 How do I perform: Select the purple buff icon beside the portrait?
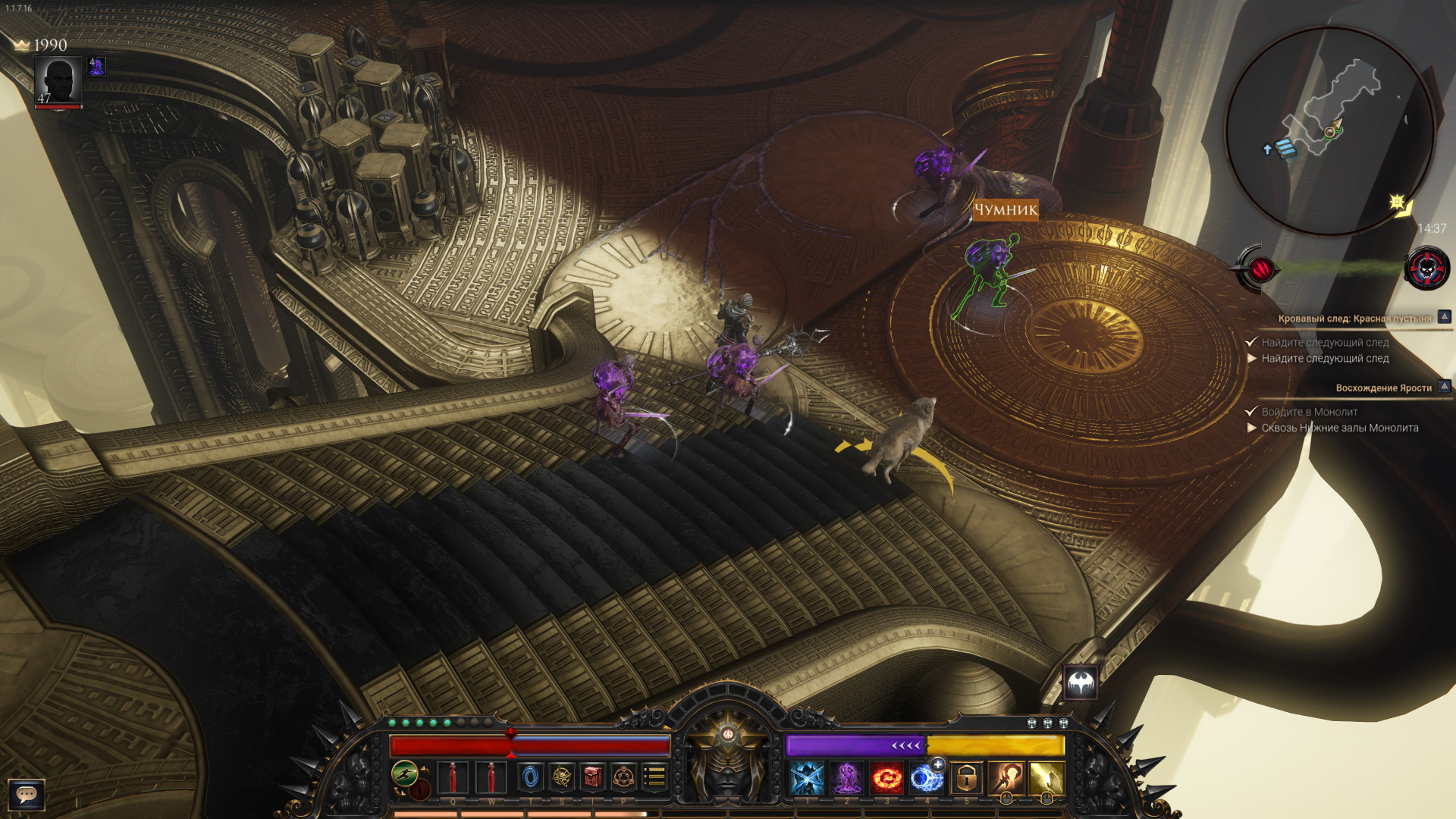pyautogui.click(x=96, y=67)
